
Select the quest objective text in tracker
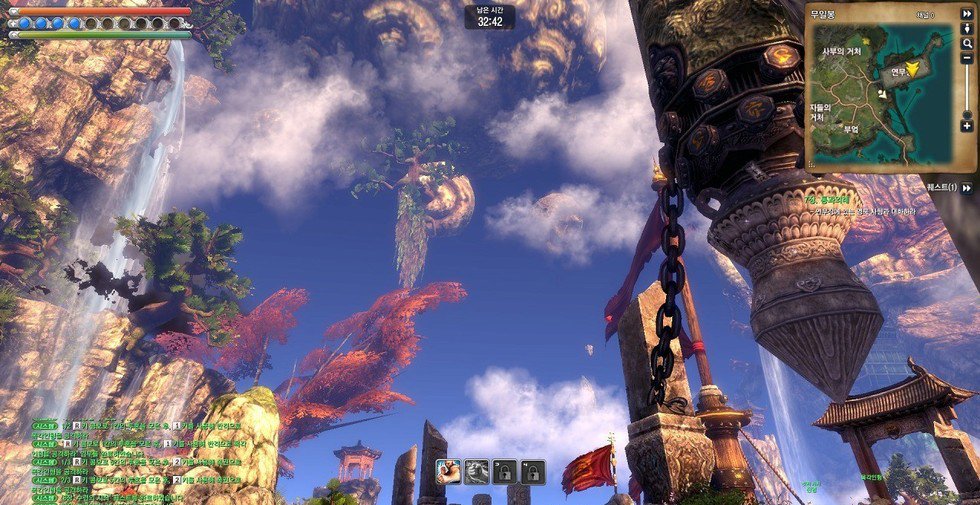(880, 213)
